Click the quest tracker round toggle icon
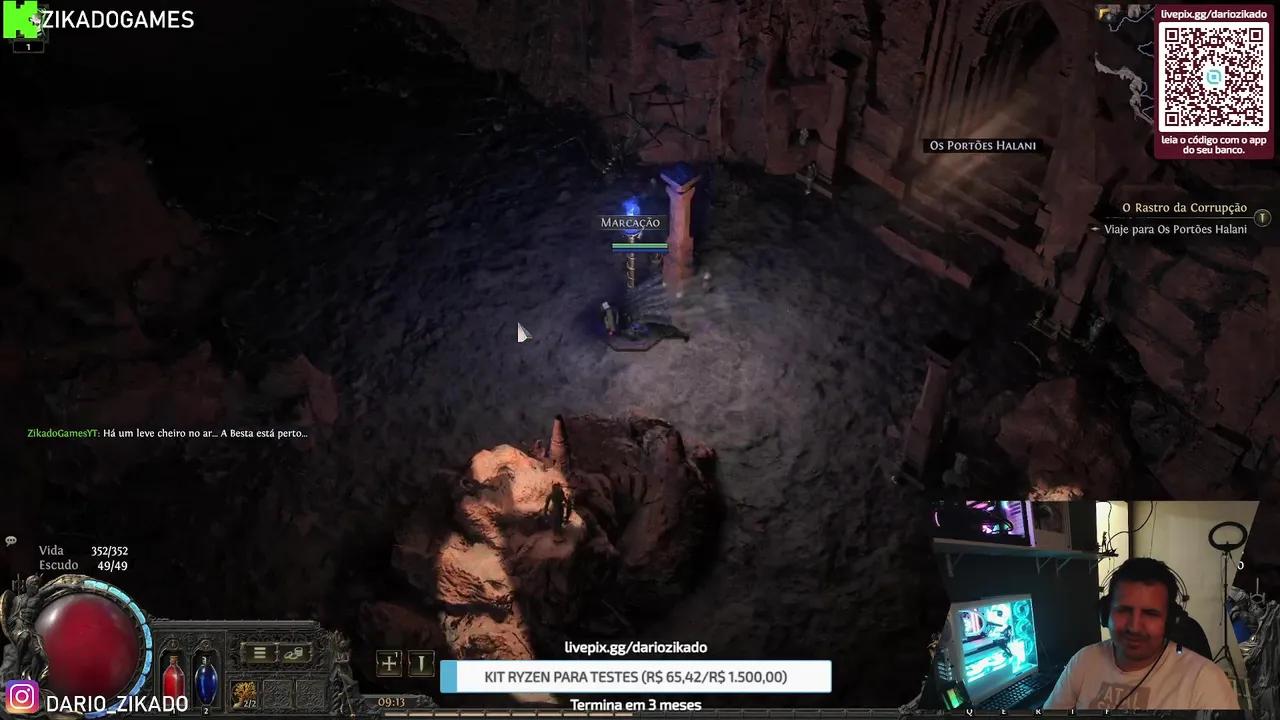This screenshot has height=720, width=1280. click(x=1262, y=217)
